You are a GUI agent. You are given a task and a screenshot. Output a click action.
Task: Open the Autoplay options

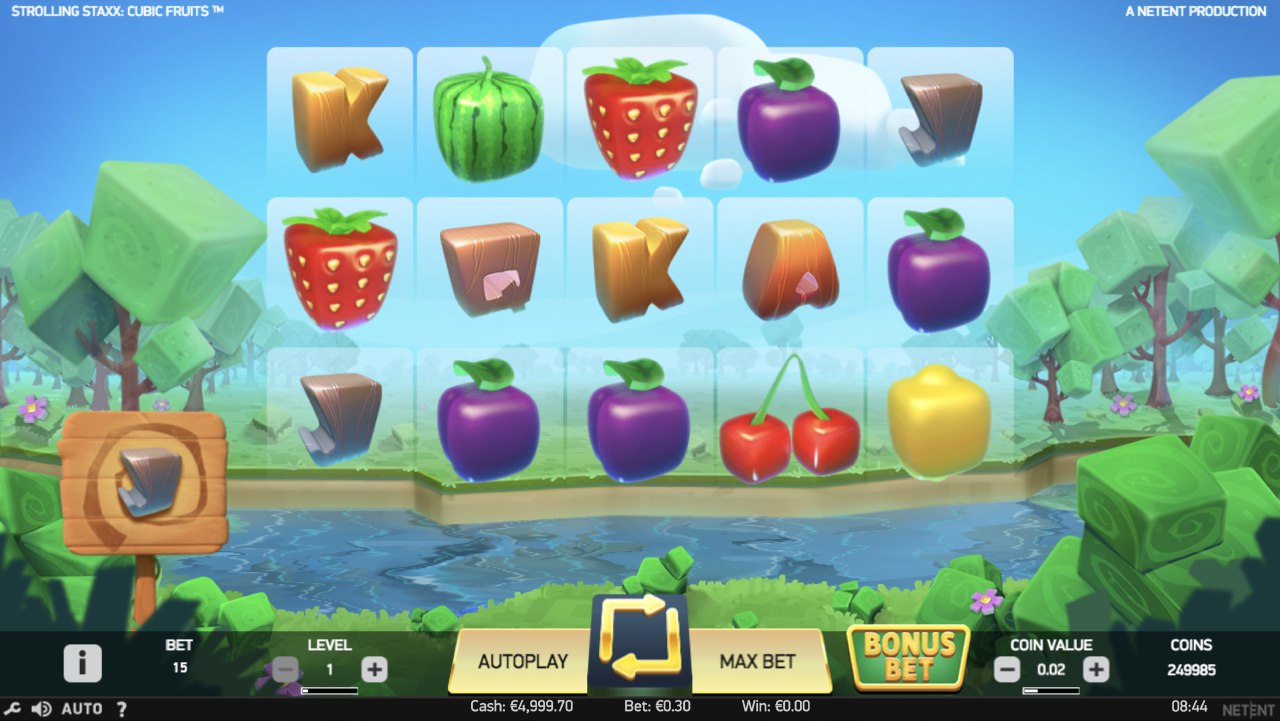click(x=522, y=661)
